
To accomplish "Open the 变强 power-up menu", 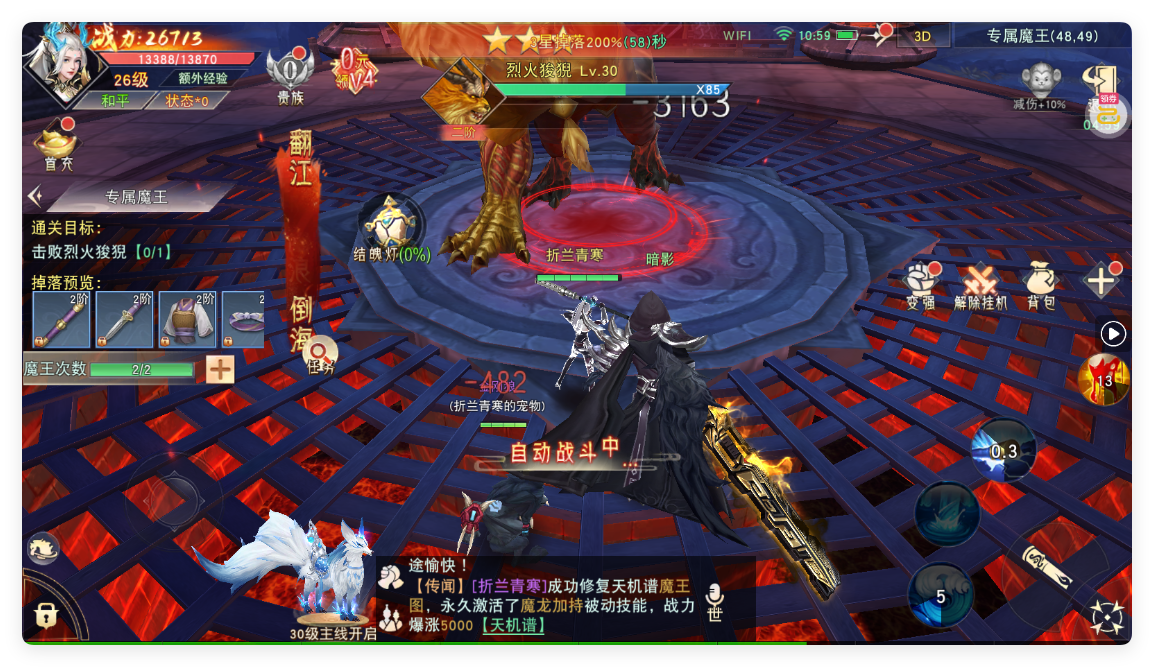I will point(921,285).
